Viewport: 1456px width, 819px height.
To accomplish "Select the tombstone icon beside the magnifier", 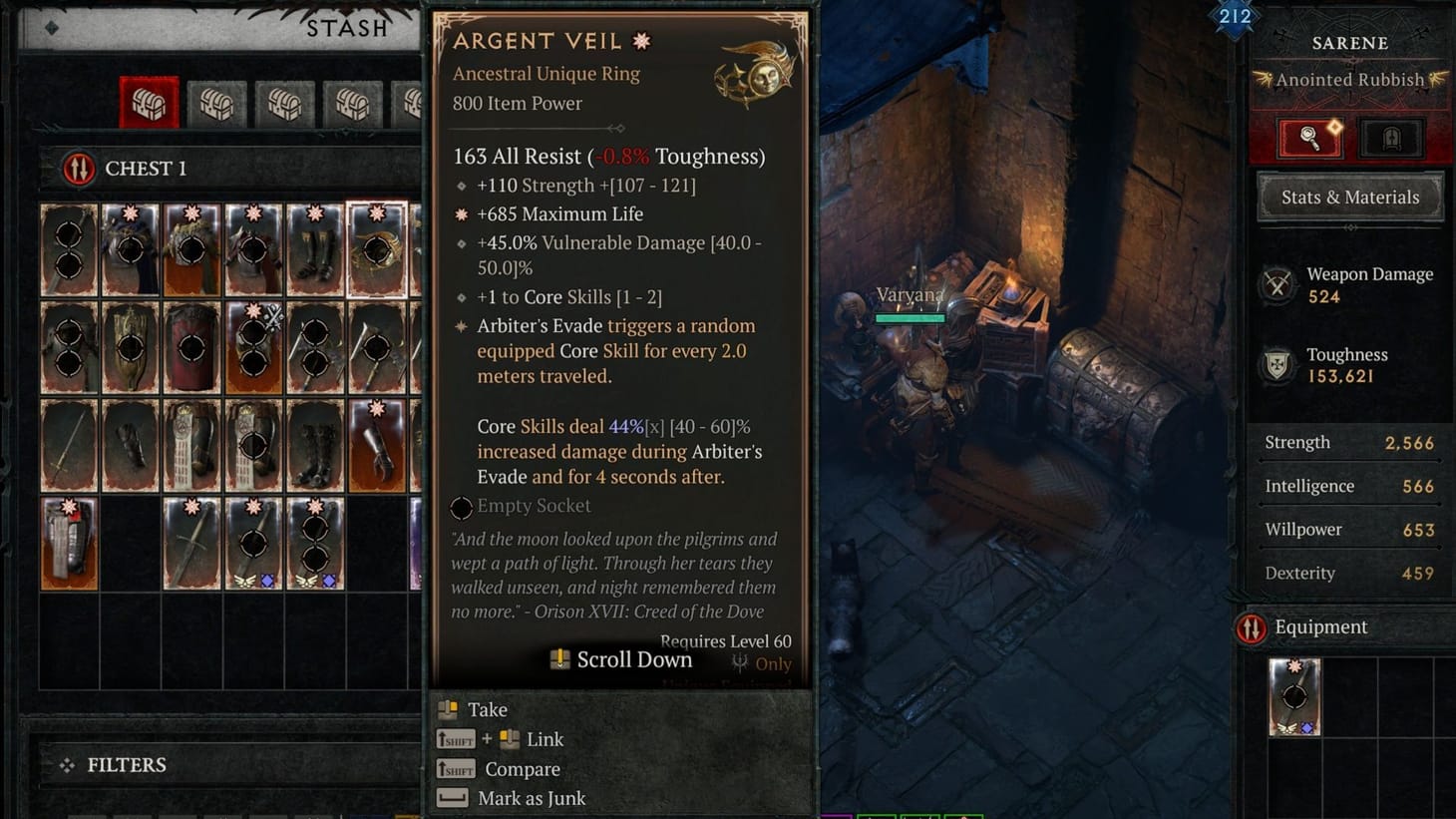I will 1392,138.
